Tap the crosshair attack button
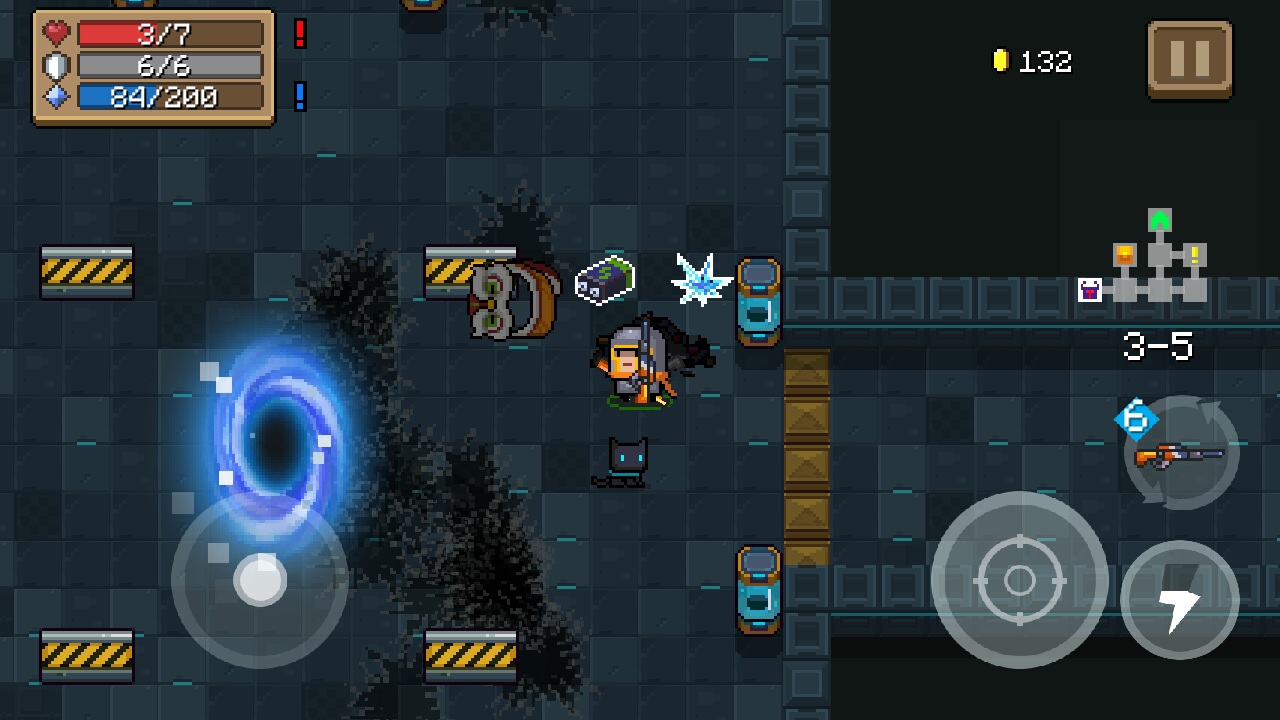Viewport: 1280px width, 720px height. point(1019,579)
